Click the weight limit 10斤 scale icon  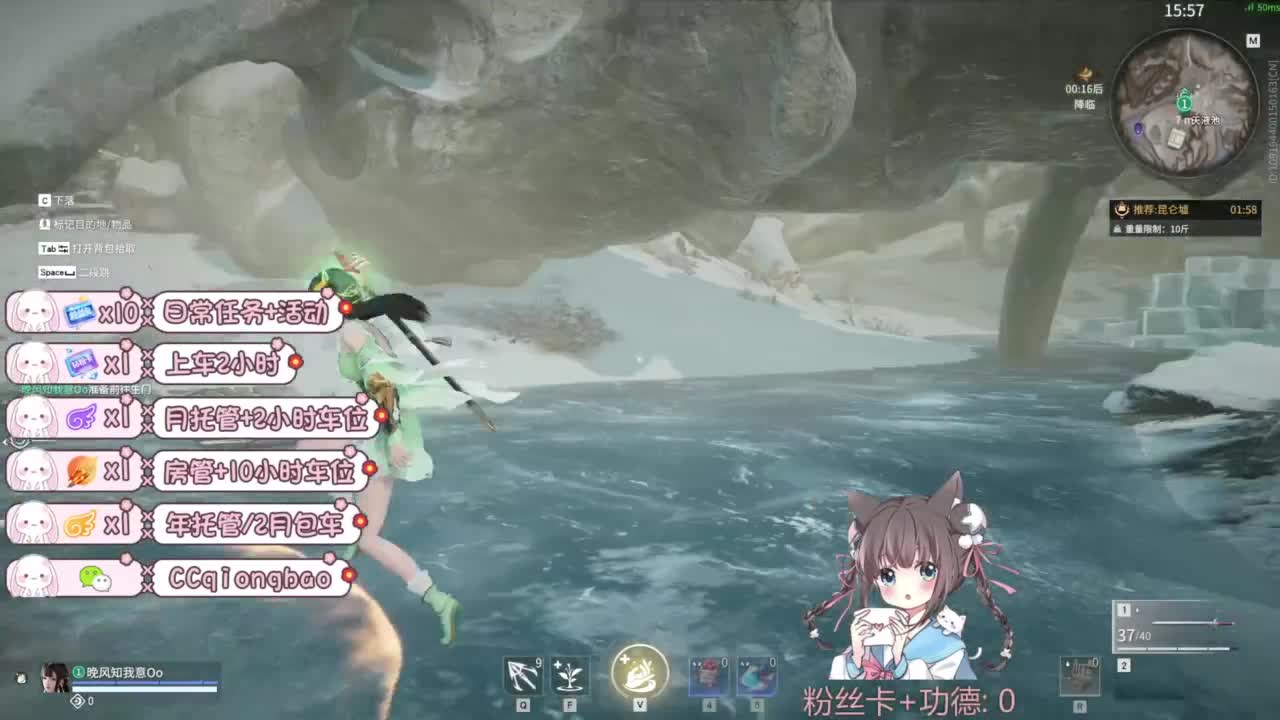(1120, 228)
